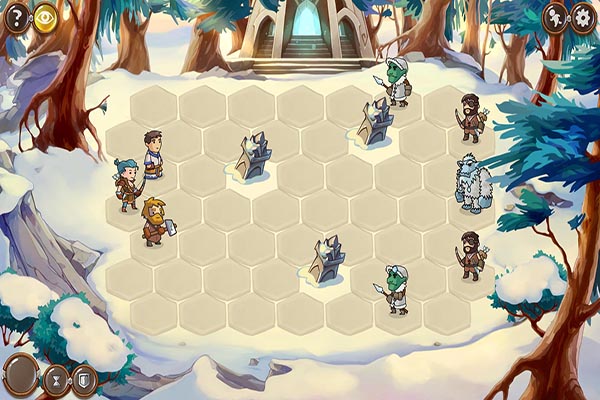Open the gear settings menu

coord(583,16)
